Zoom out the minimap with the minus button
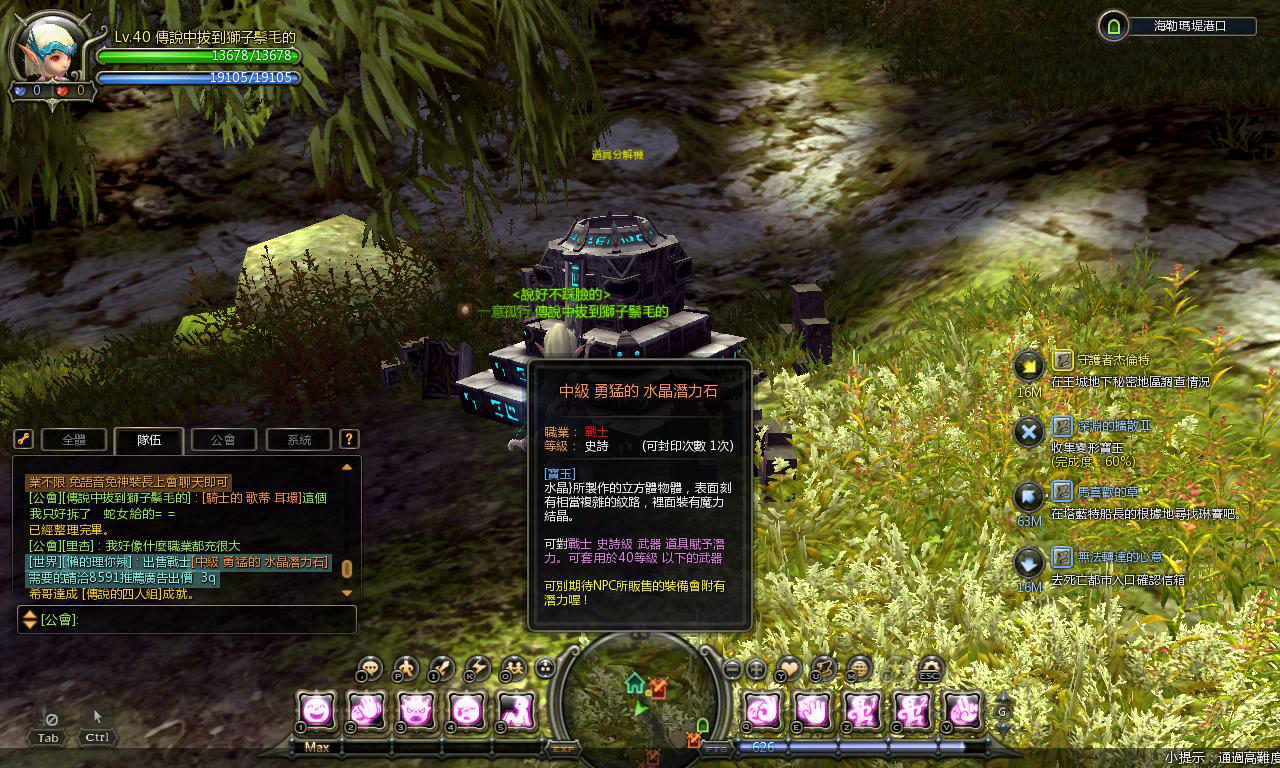 732,669
